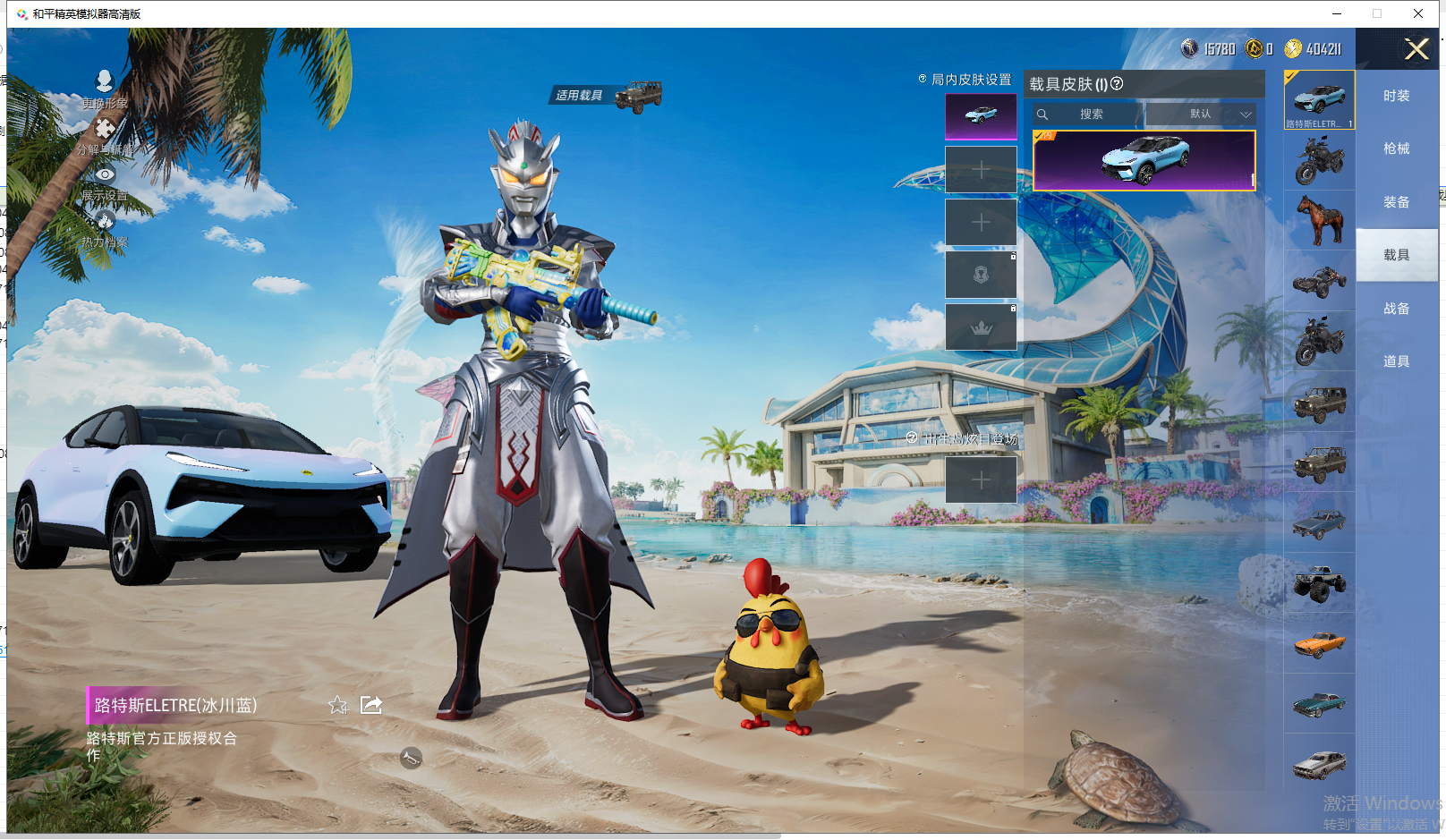
Task: Switch to the 时装 tab
Action: pos(1396,96)
